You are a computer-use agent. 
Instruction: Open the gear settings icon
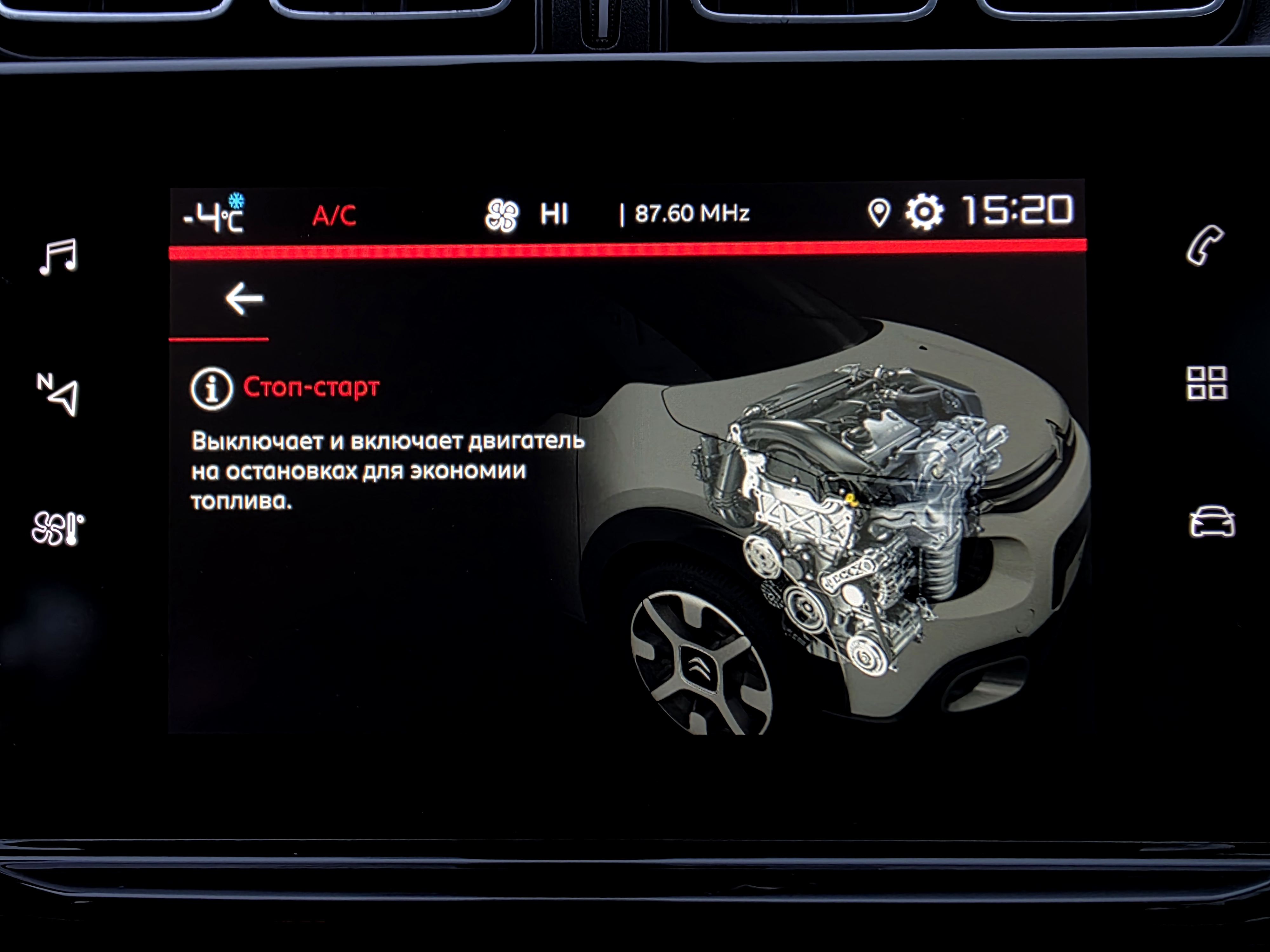tap(923, 212)
